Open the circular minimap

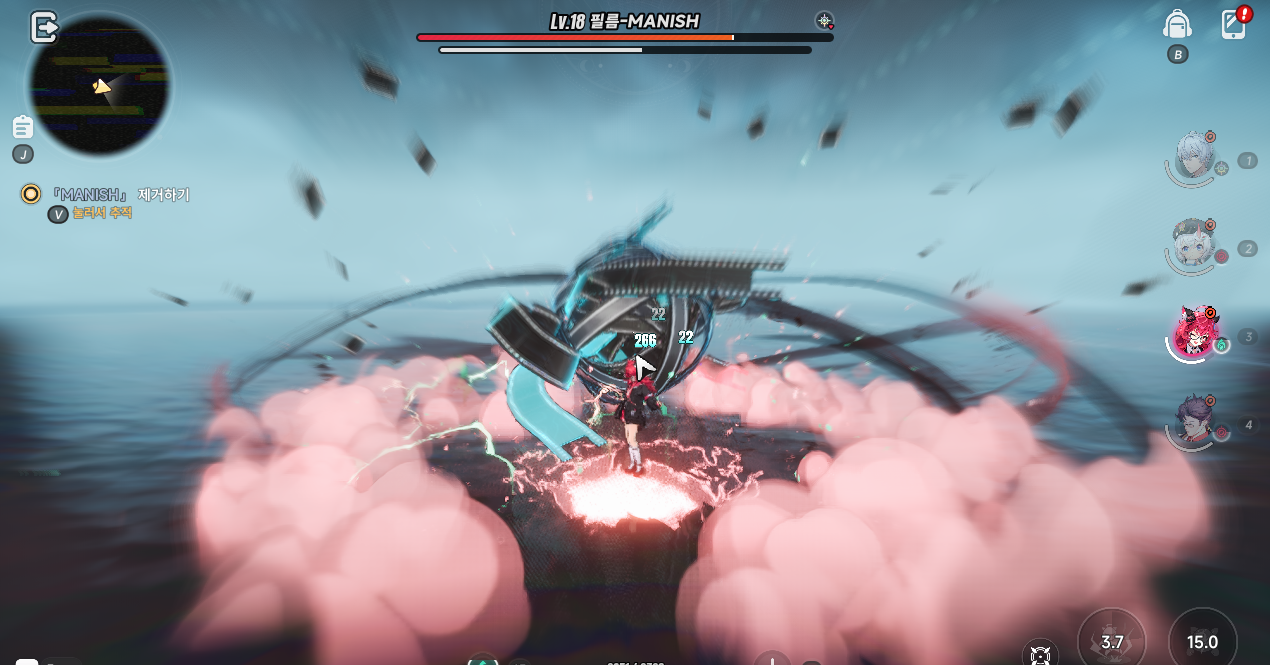(99, 86)
